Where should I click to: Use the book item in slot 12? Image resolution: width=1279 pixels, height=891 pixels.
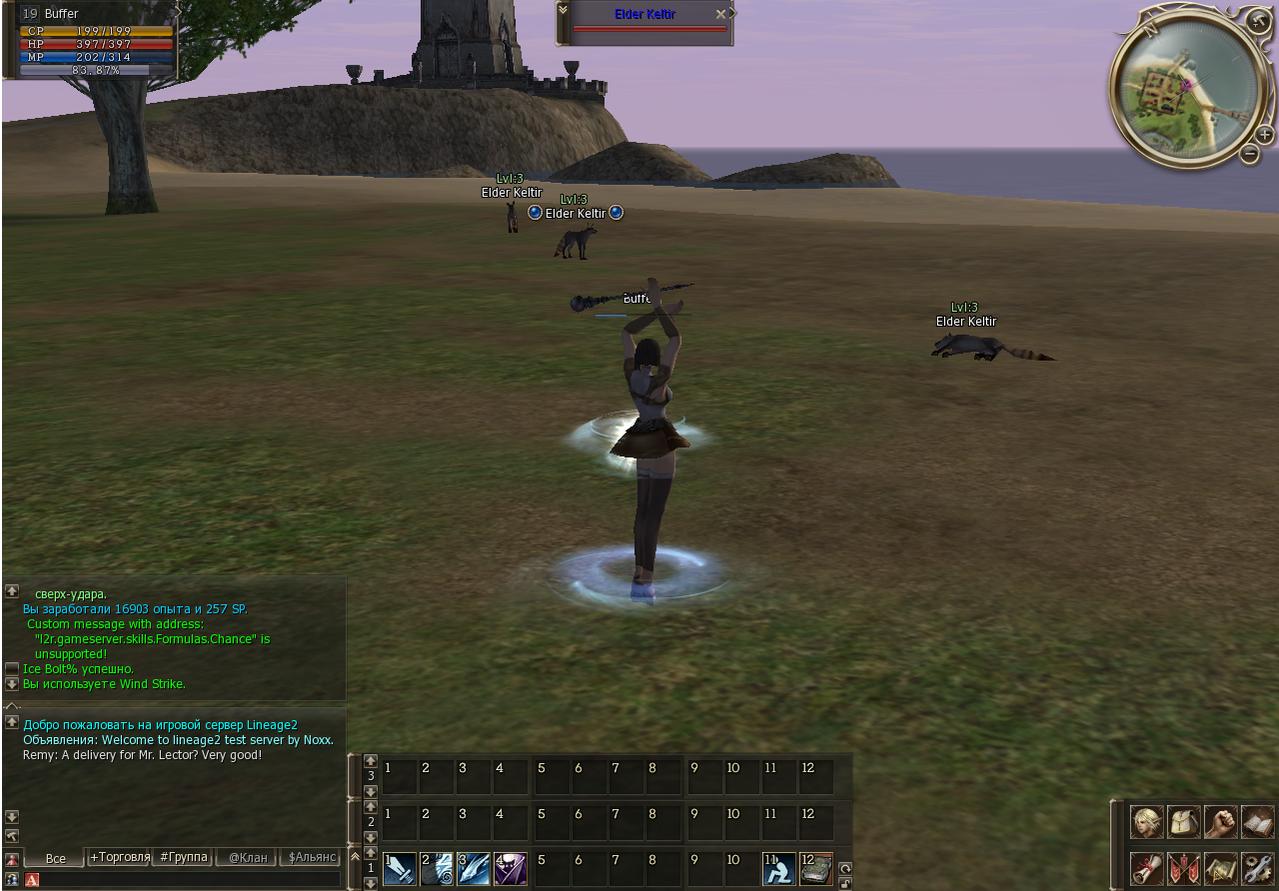(816, 868)
